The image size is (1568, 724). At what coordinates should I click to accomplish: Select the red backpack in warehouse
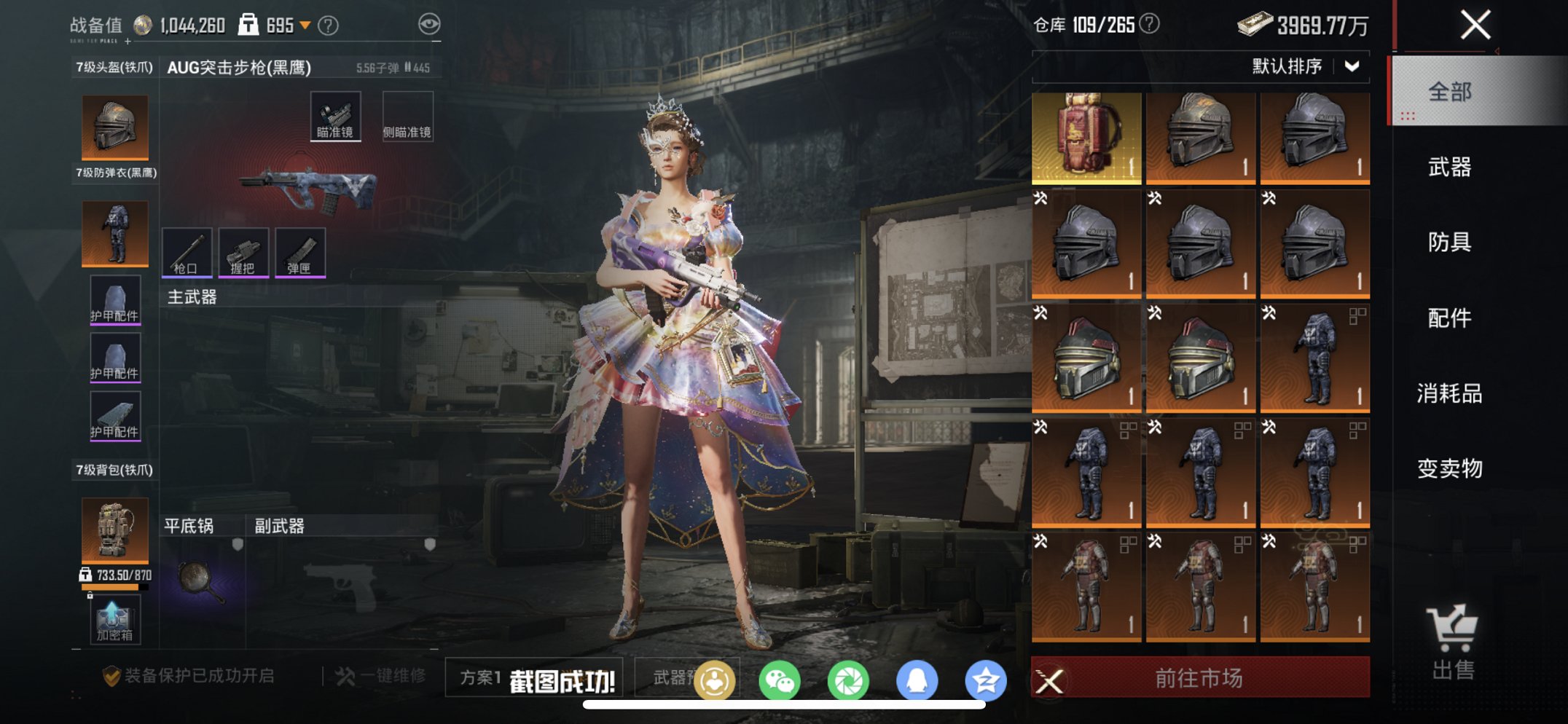click(1086, 136)
